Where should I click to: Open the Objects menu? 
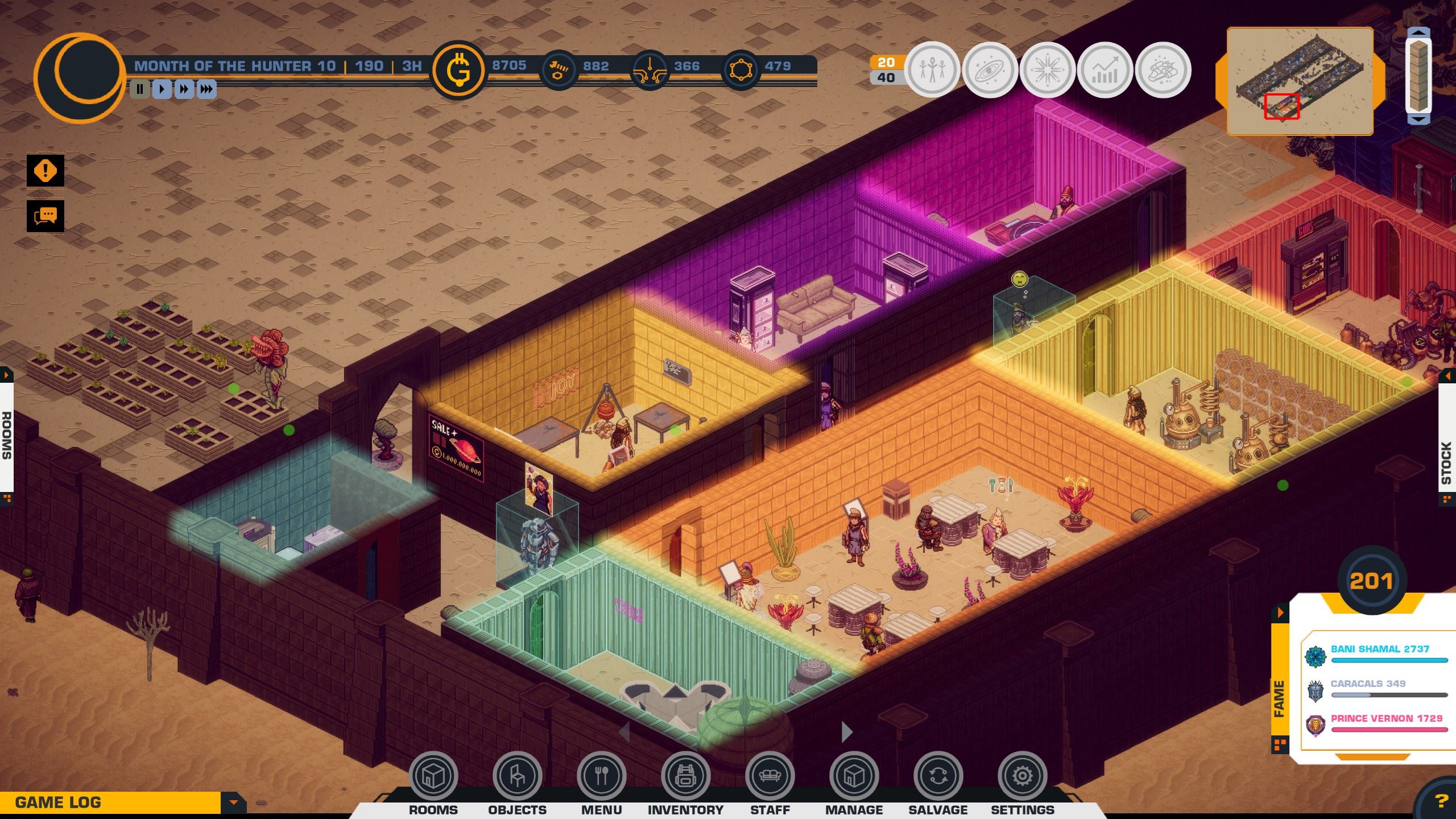click(x=517, y=776)
